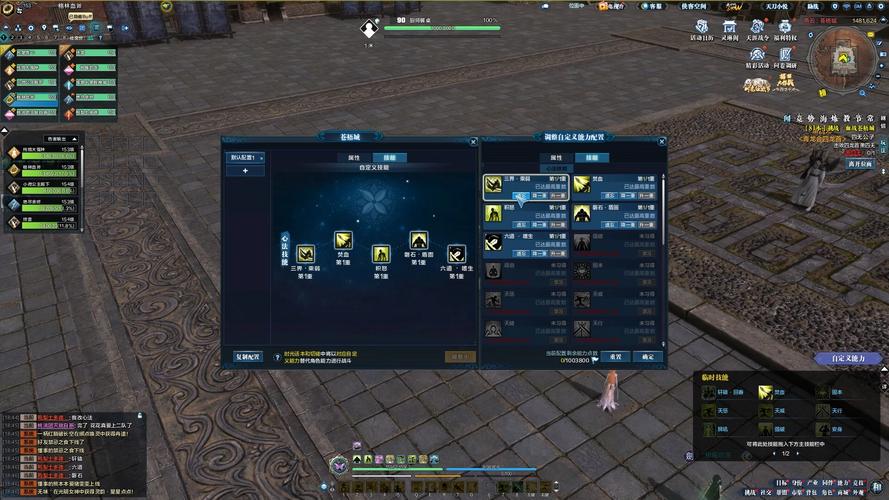Close the 苍梧城 configuration panel
Image resolution: width=889 pixels, height=500 pixels.
coord(473,143)
